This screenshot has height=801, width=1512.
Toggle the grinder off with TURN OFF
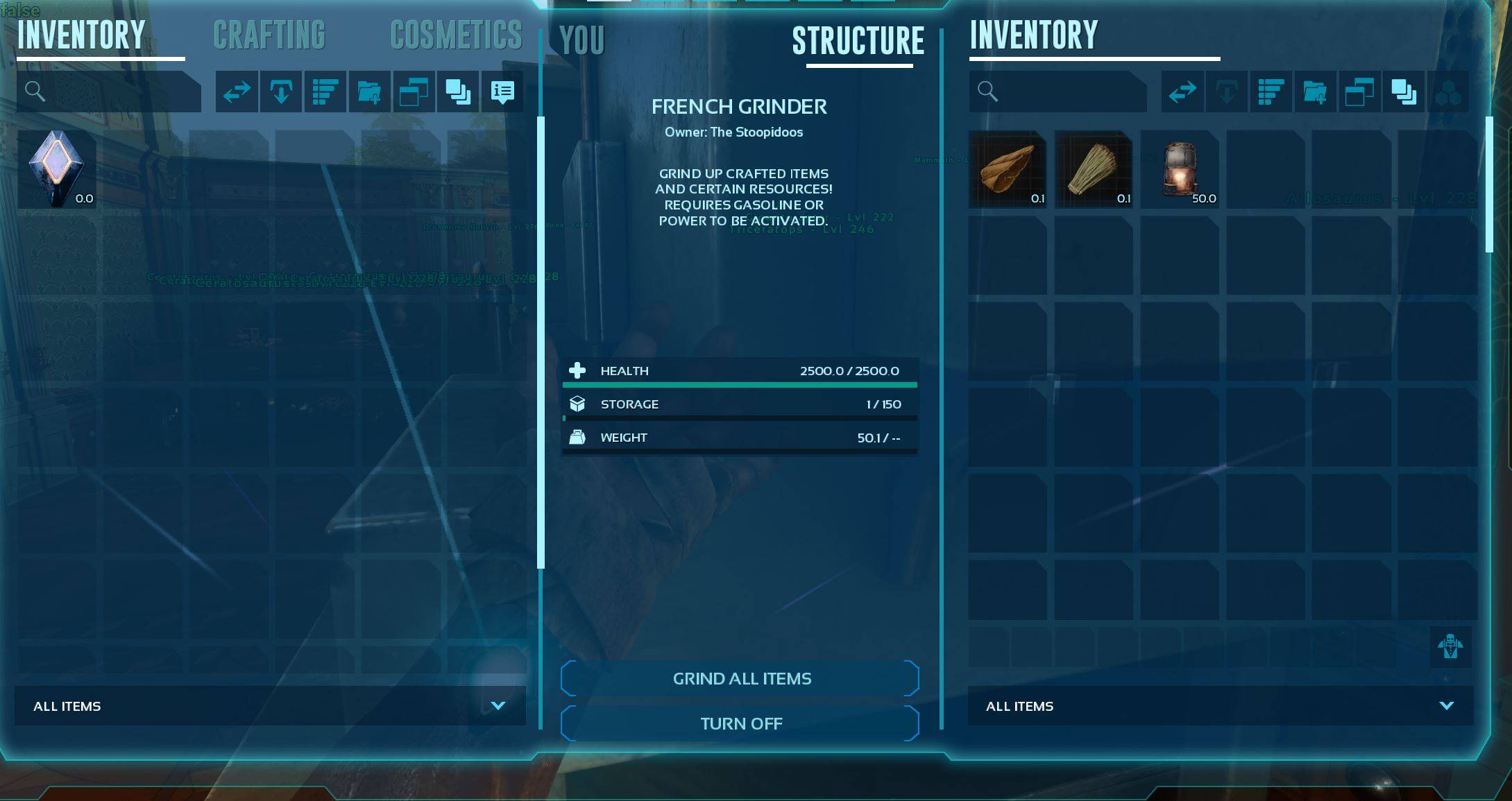[x=740, y=723]
